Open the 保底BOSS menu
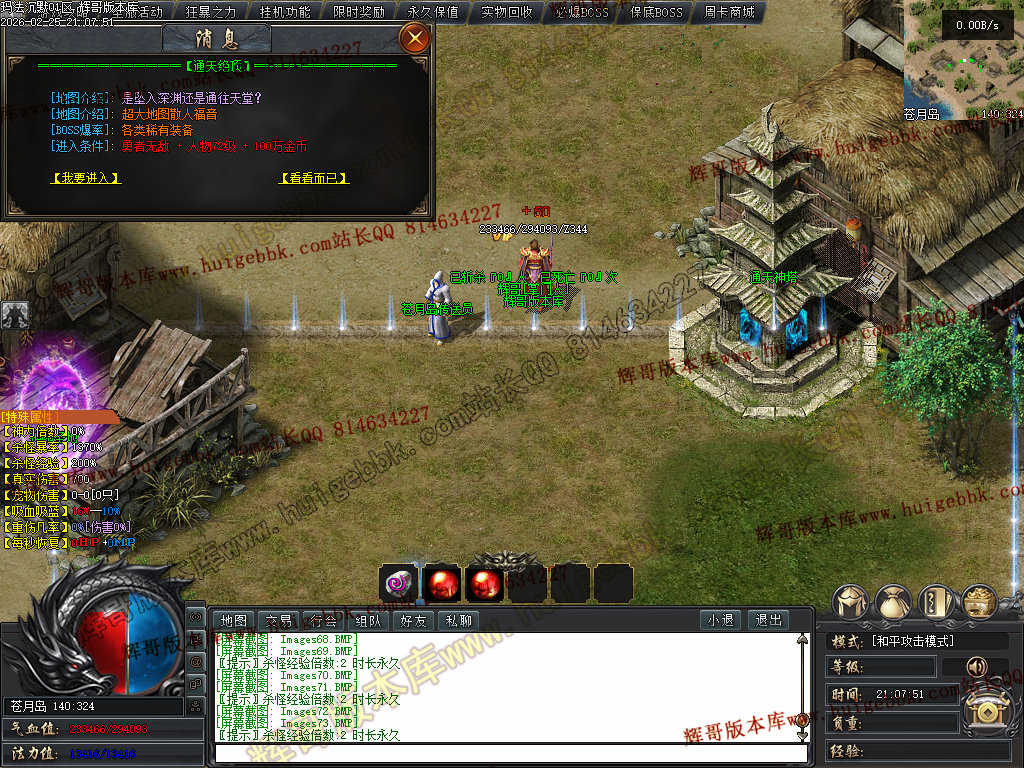This screenshot has height=768, width=1024. tap(656, 12)
